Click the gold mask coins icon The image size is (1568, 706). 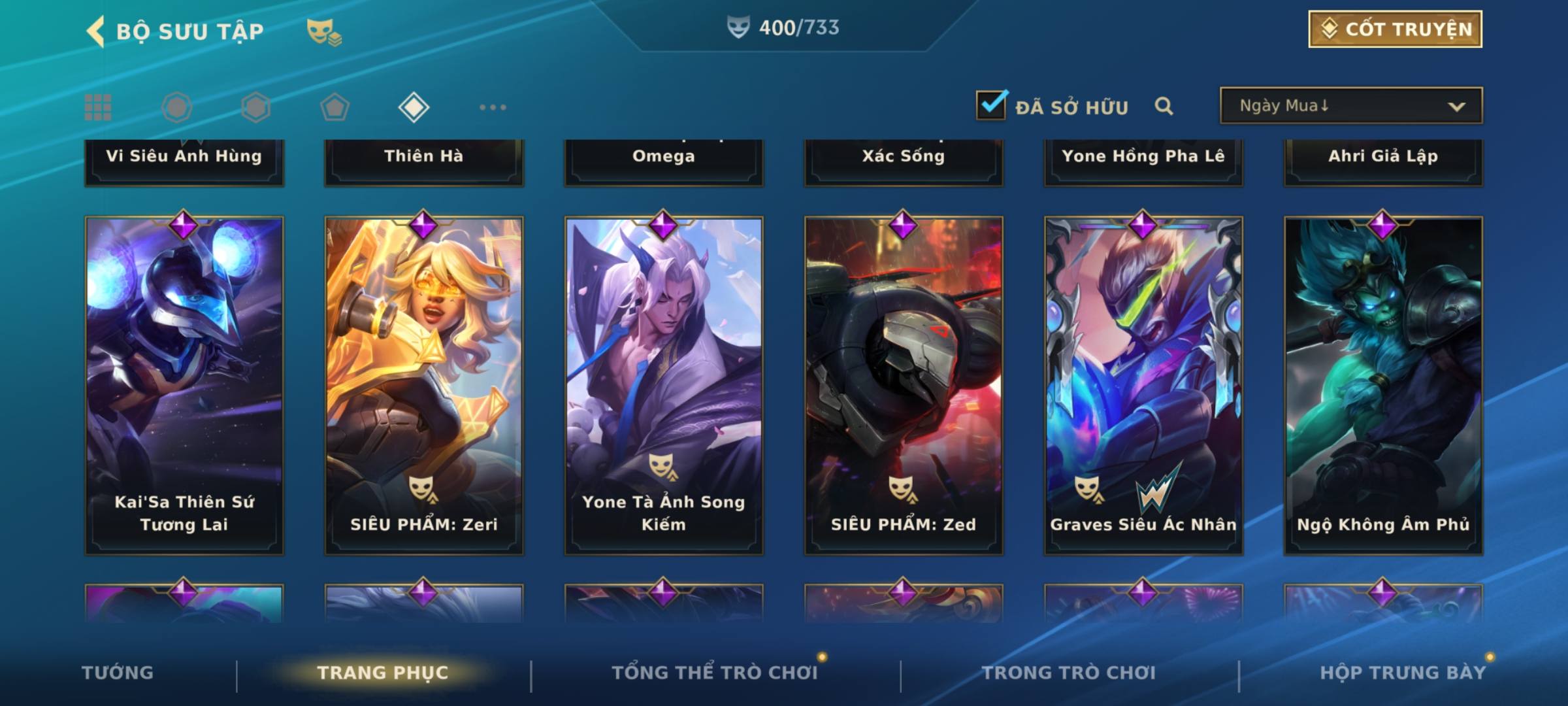click(323, 31)
